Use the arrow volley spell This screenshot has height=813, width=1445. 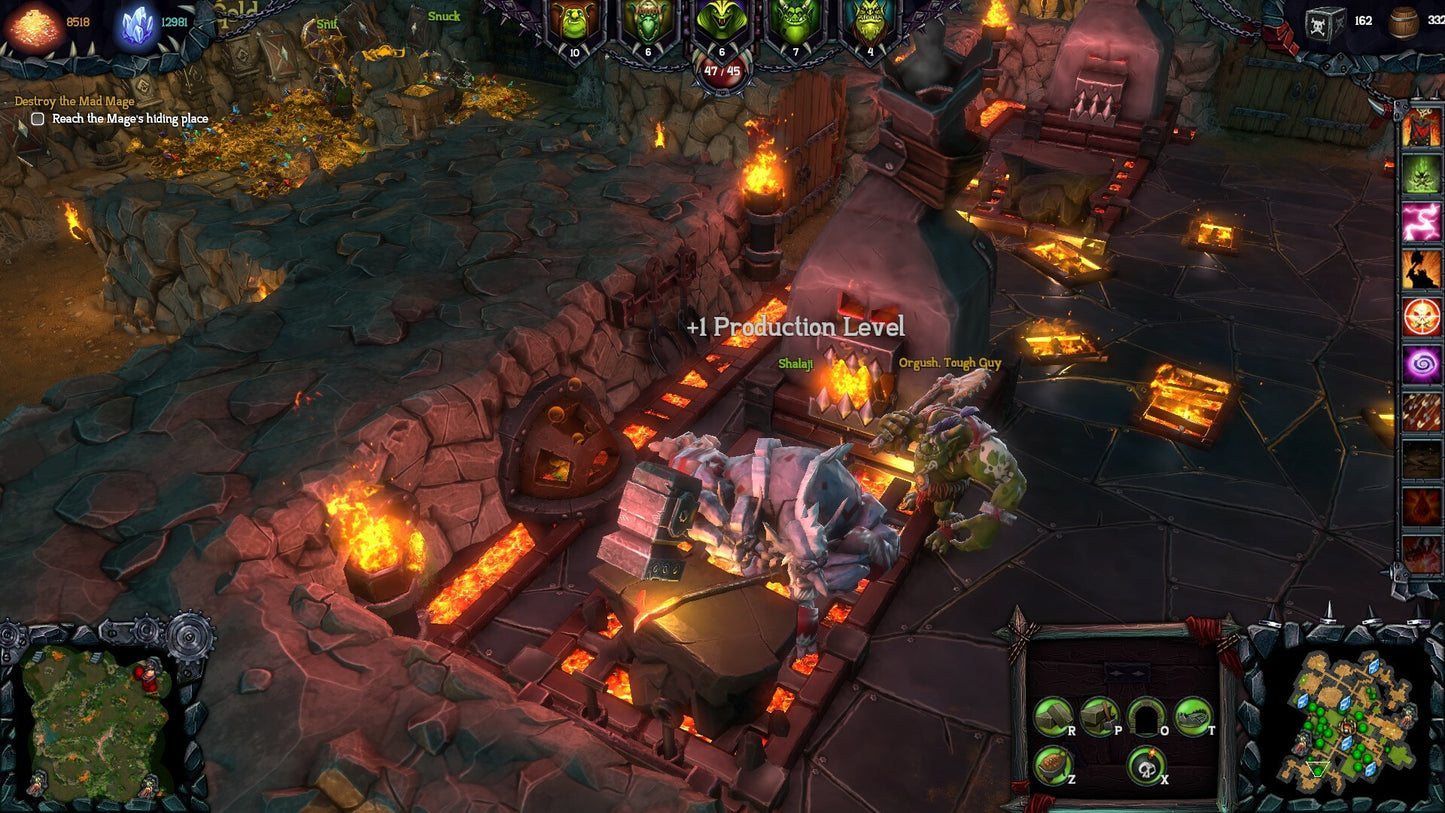[x=1421, y=412]
